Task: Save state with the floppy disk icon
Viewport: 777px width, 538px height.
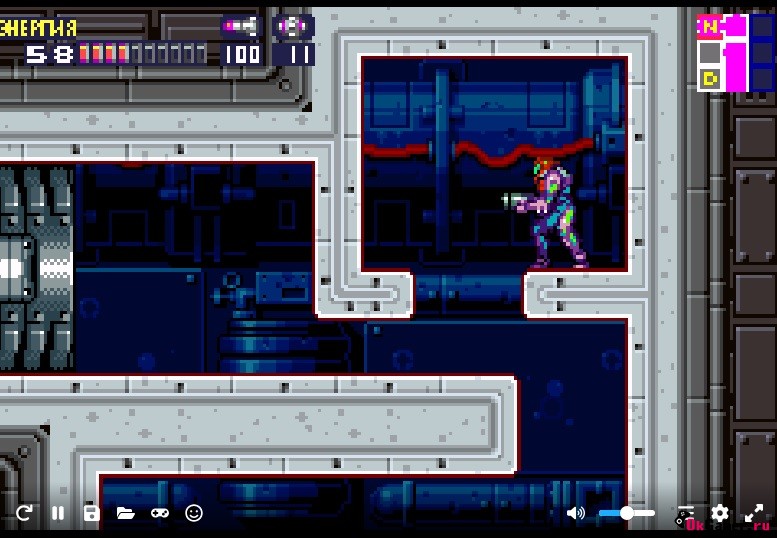Action: coord(91,513)
